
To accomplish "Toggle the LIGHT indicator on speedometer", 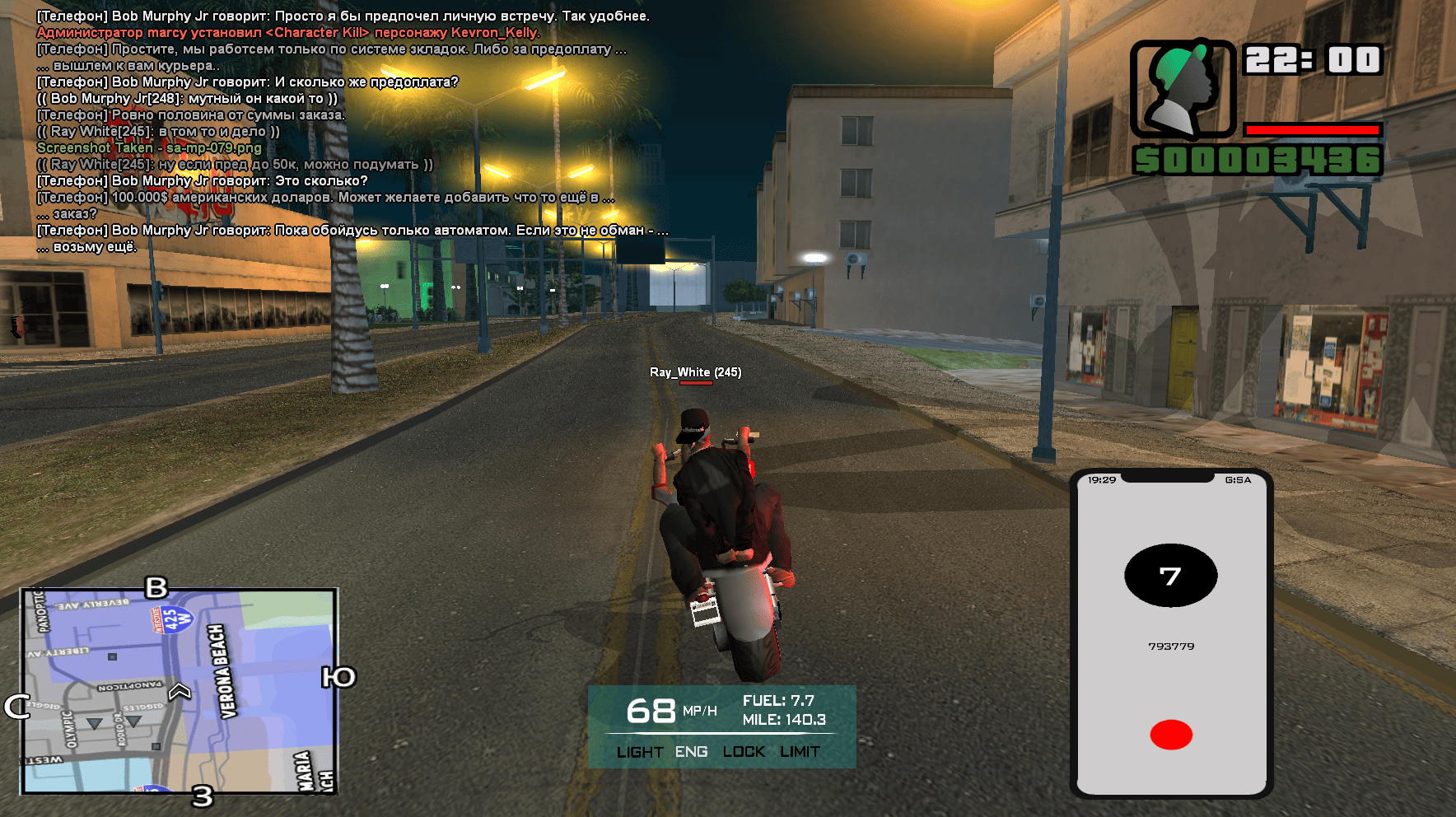I will pyautogui.click(x=639, y=752).
